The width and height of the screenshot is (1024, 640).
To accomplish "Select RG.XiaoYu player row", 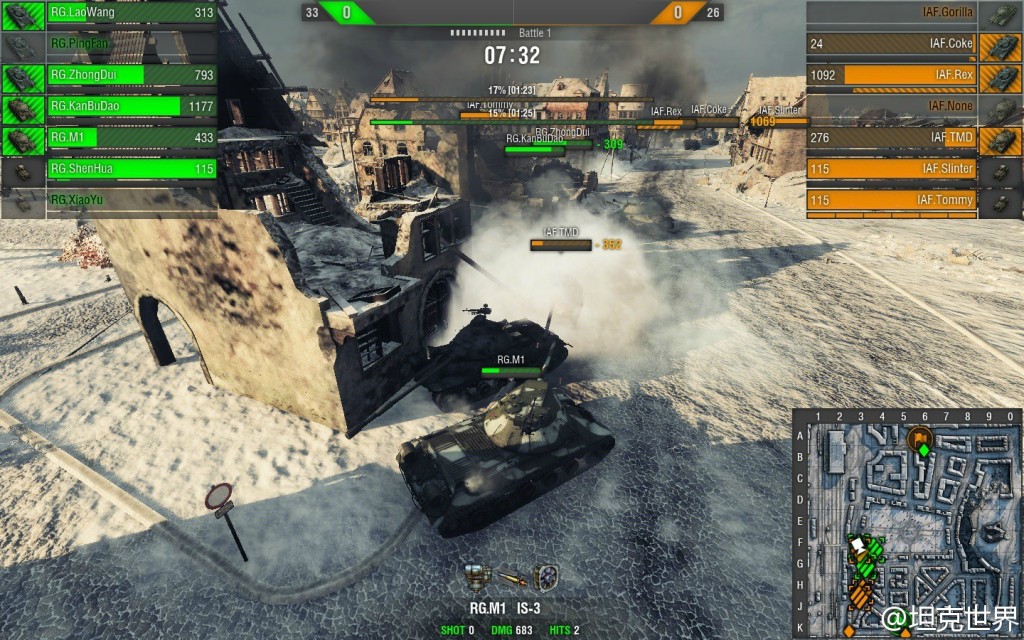I will (110, 200).
